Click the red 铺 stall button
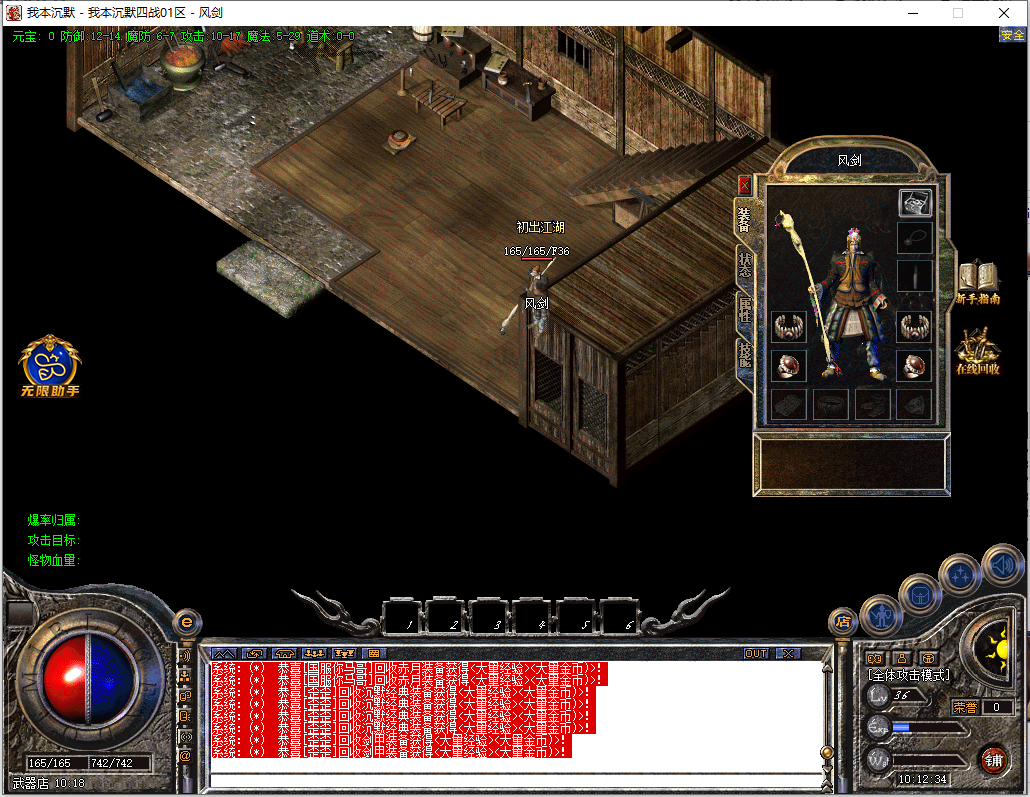 coord(993,759)
